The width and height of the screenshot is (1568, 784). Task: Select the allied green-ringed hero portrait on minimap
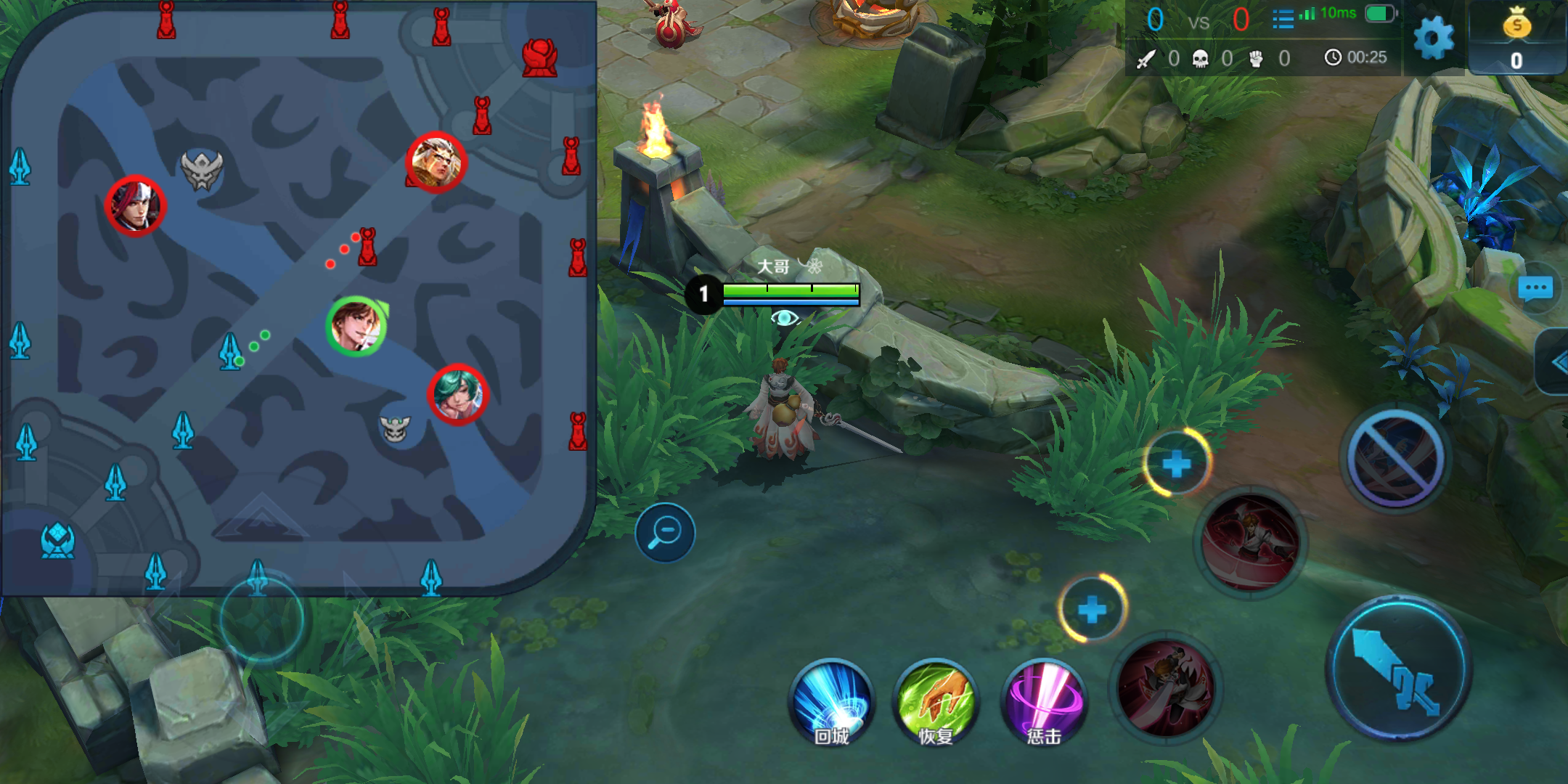(356, 326)
